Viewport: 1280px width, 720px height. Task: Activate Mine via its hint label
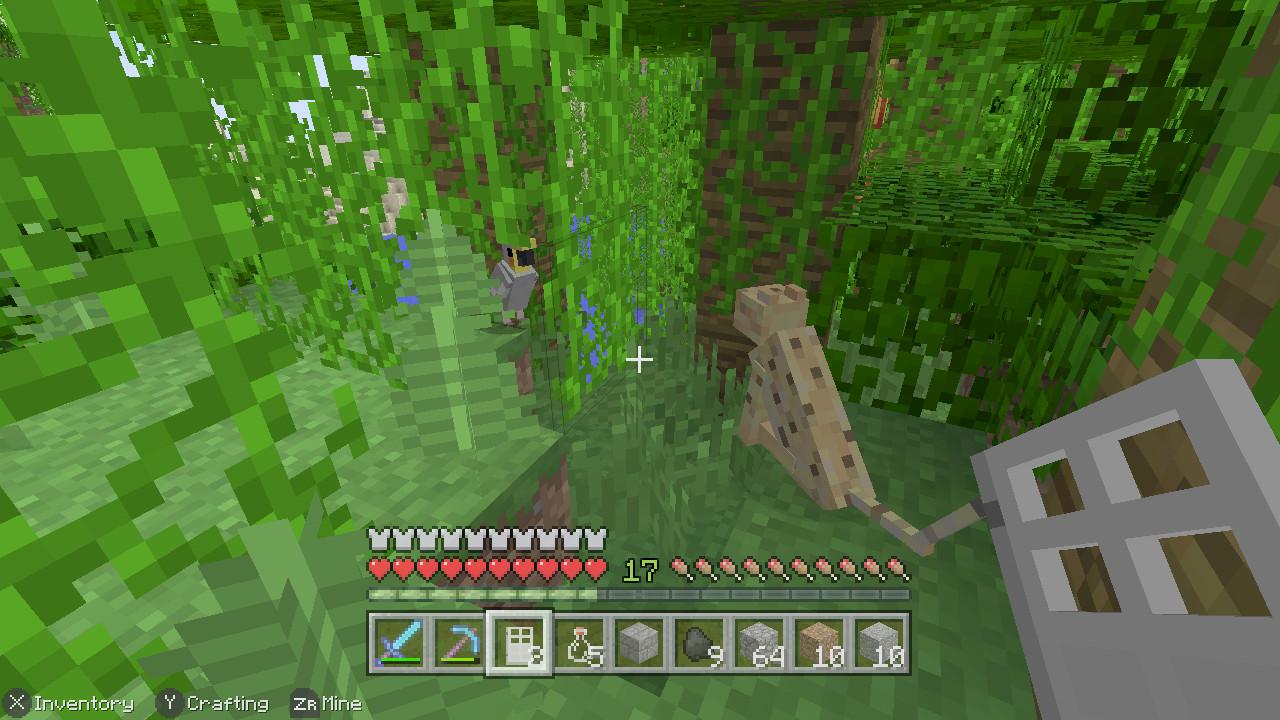(x=345, y=703)
